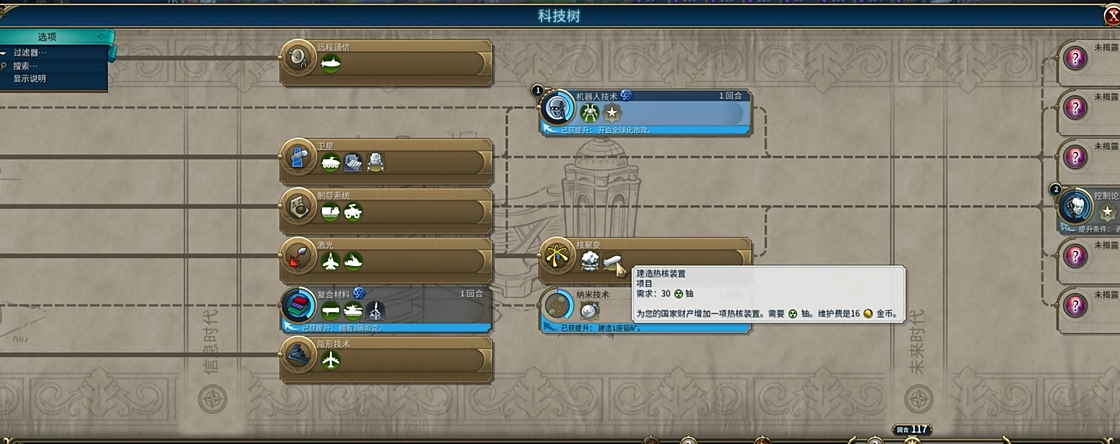Viewport: 1120px width, 444px height.
Task: Toggle the 显示说明 show-key option
Action: (29, 78)
